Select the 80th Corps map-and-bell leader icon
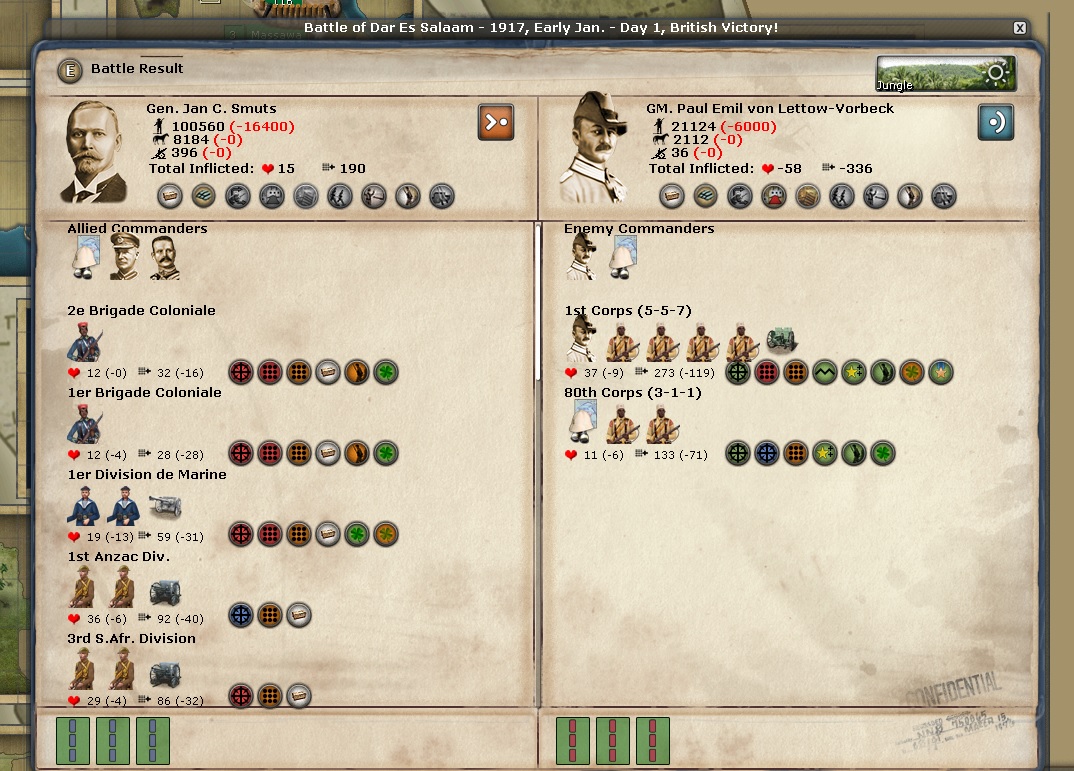 tap(581, 424)
